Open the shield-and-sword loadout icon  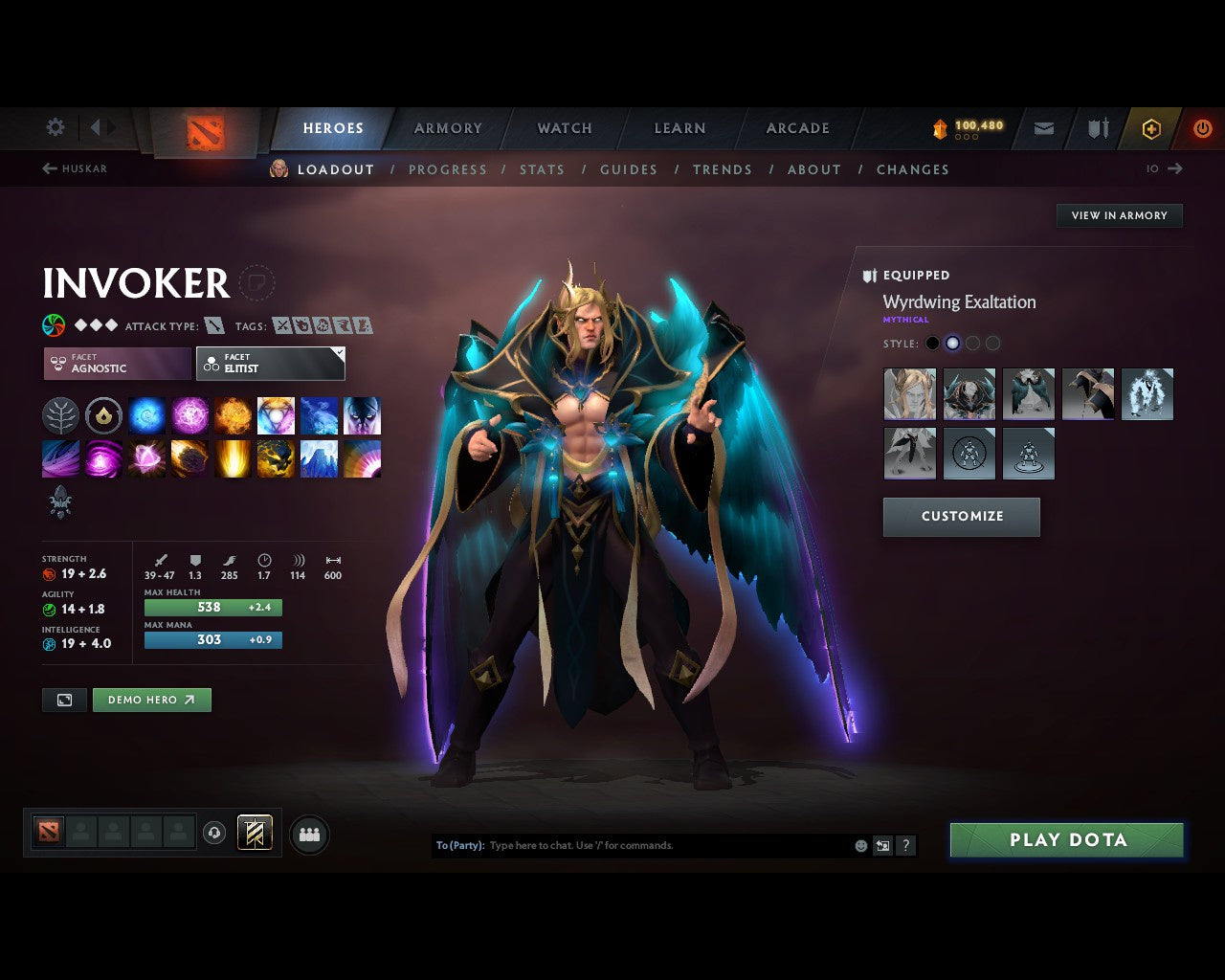click(1097, 128)
